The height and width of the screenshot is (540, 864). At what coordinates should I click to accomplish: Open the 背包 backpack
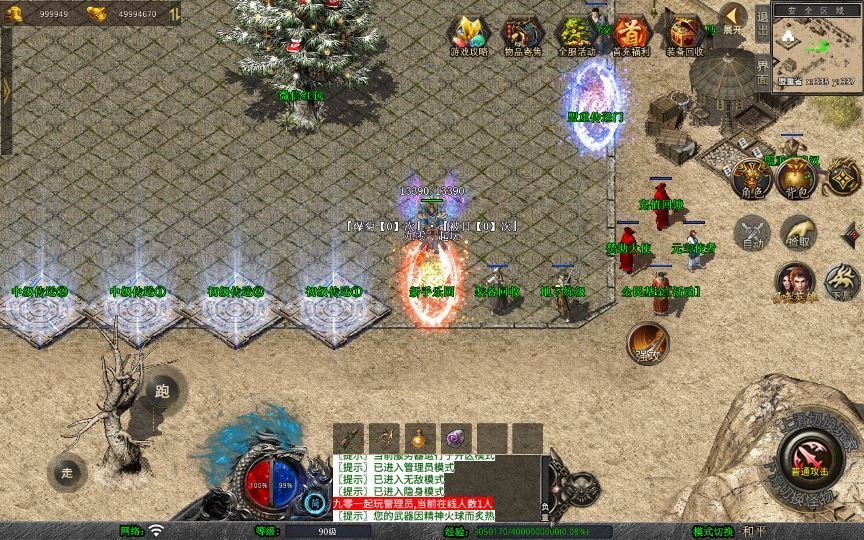[x=797, y=179]
